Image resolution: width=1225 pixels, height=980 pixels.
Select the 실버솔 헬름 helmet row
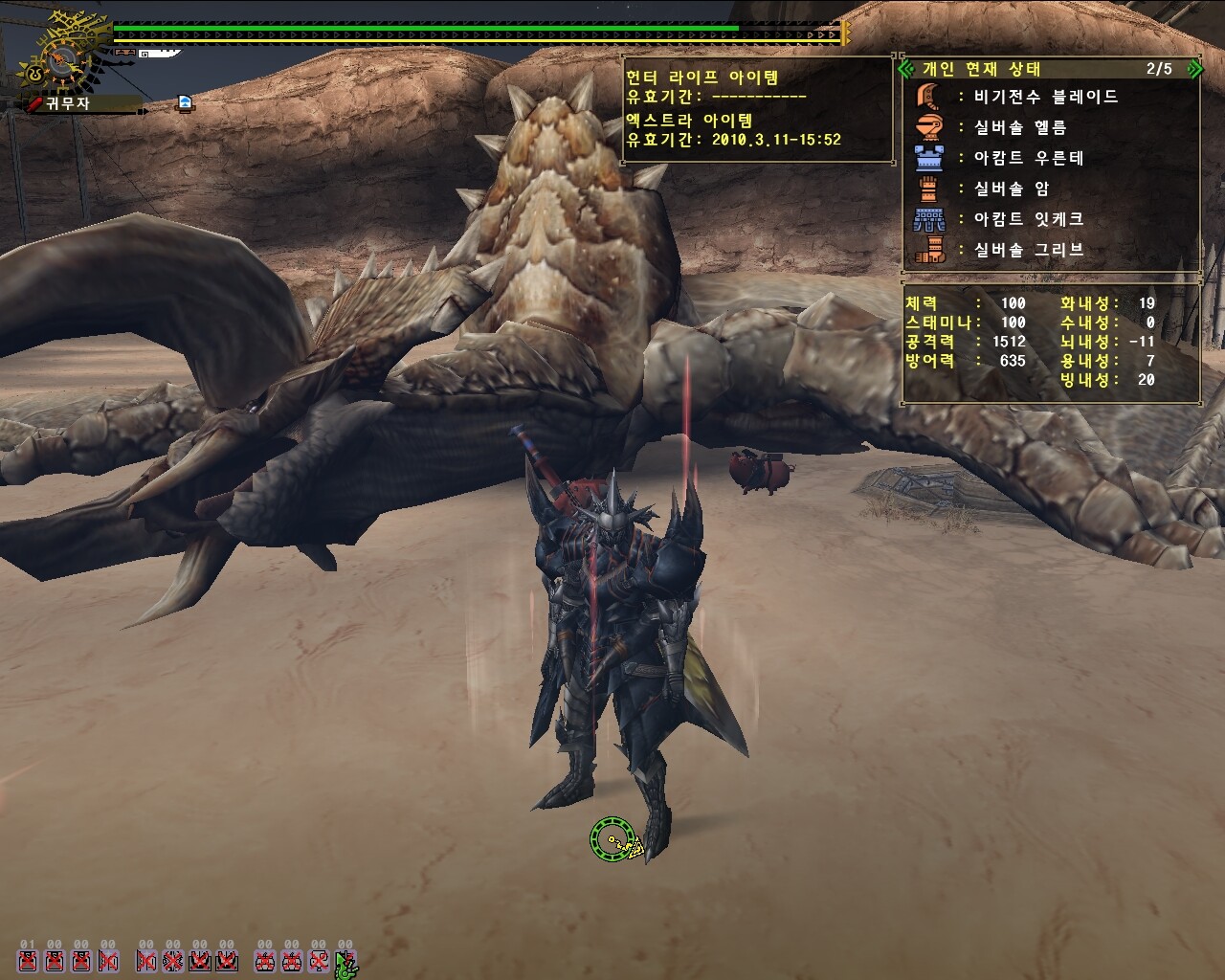pos(1019,127)
